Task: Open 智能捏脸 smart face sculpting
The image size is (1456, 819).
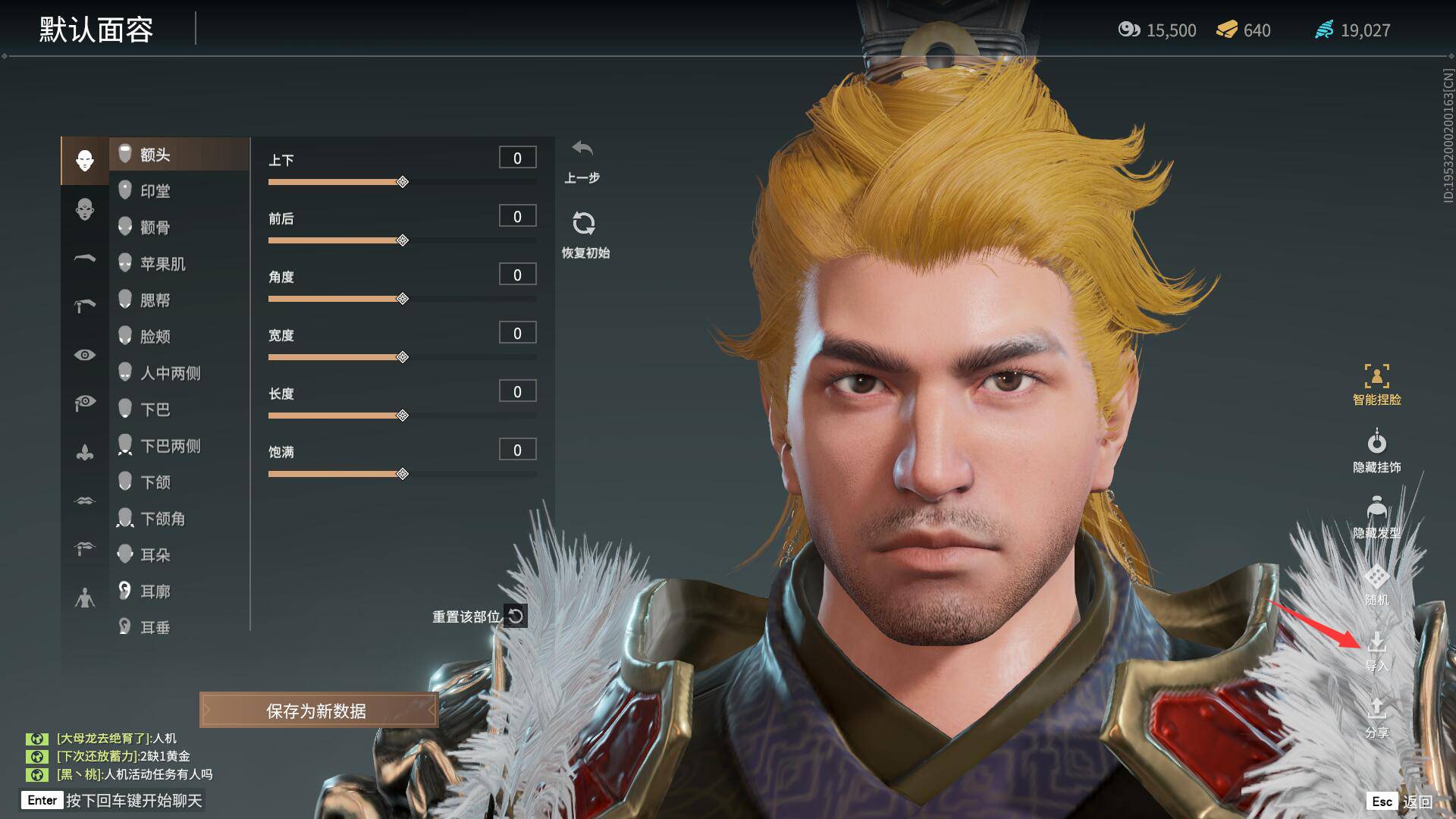Action: coord(1376,384)
